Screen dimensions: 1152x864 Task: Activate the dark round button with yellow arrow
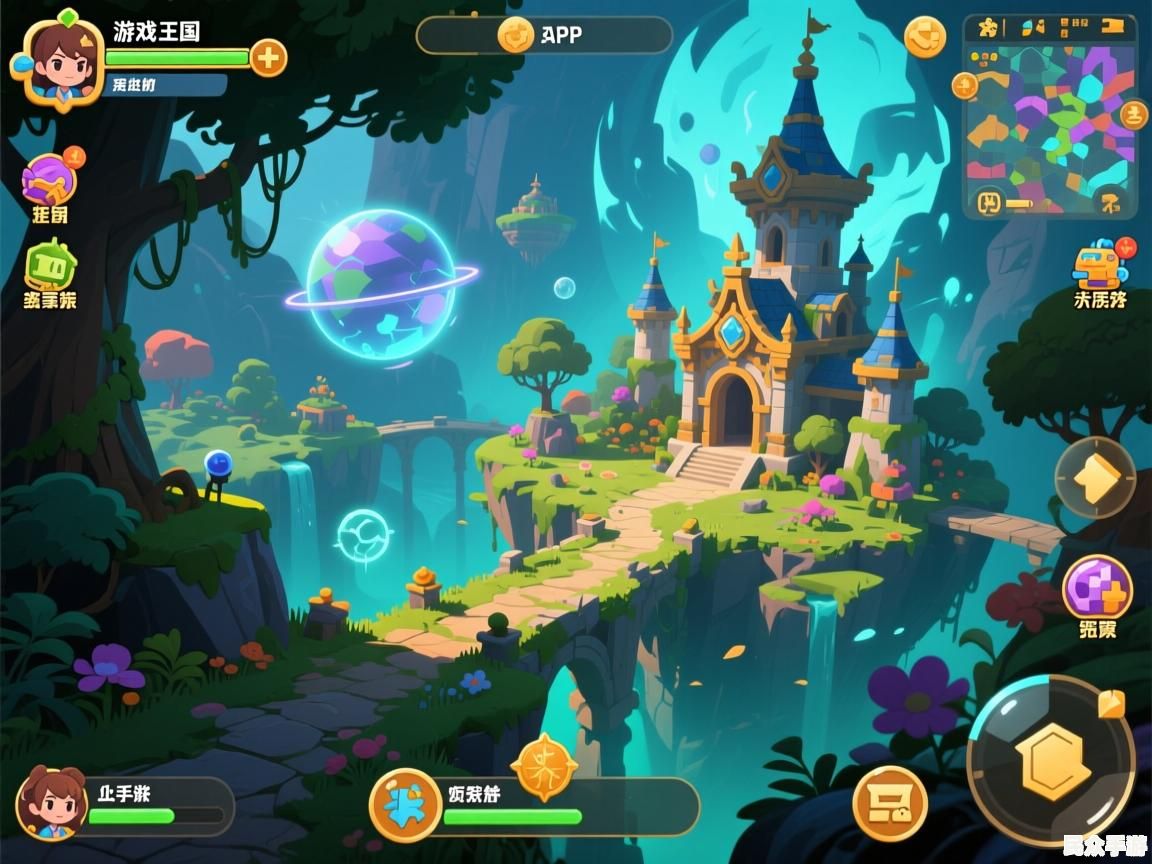coord(1095,477)
